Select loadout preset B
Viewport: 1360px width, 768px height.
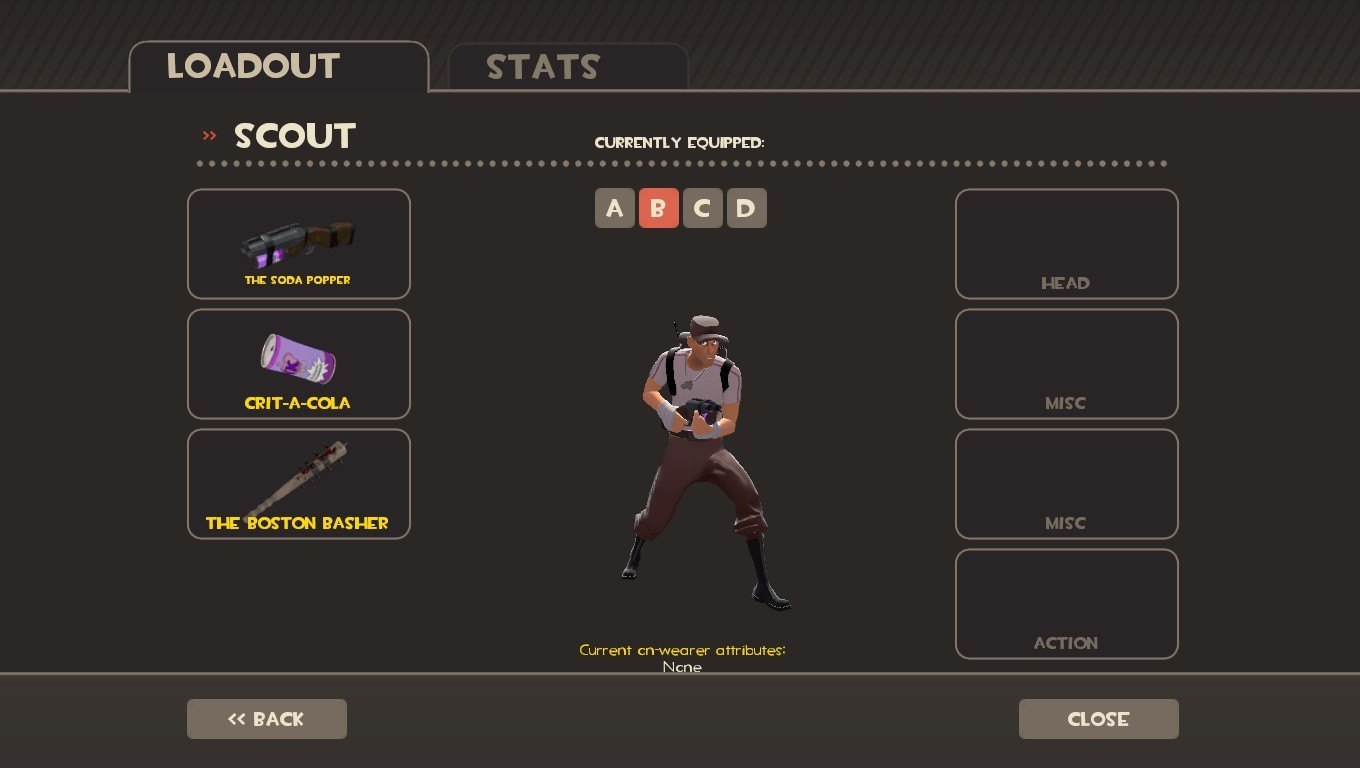659,208
